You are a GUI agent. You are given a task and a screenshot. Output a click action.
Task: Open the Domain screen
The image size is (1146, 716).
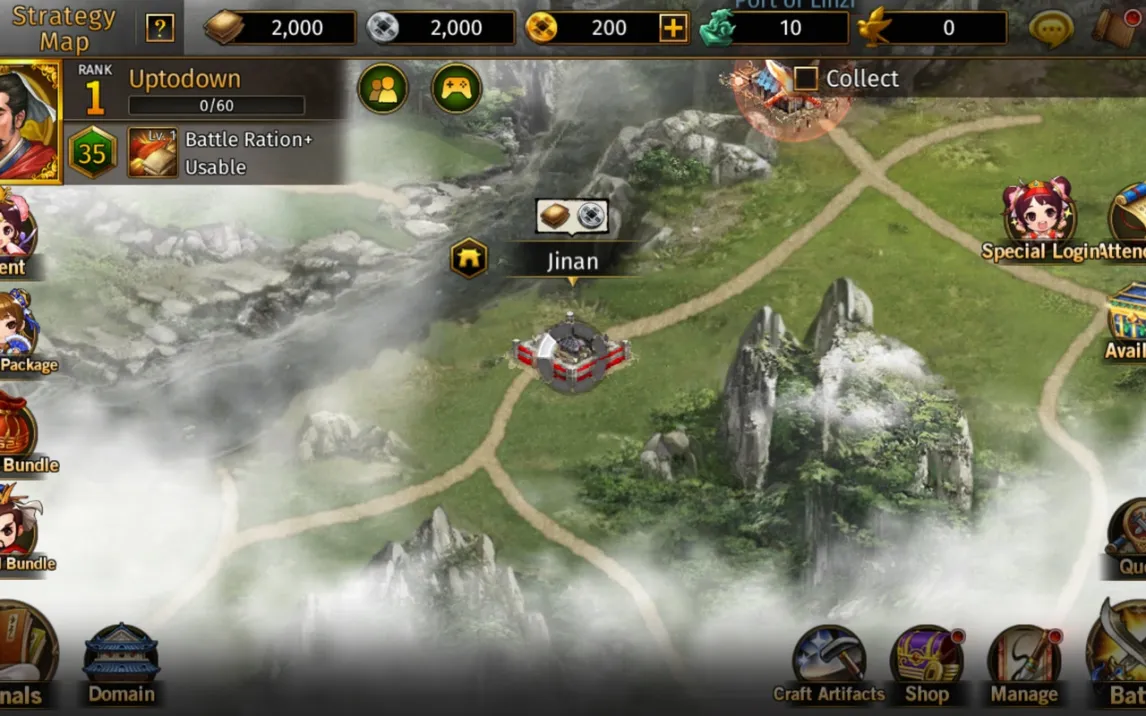(121, 664)
